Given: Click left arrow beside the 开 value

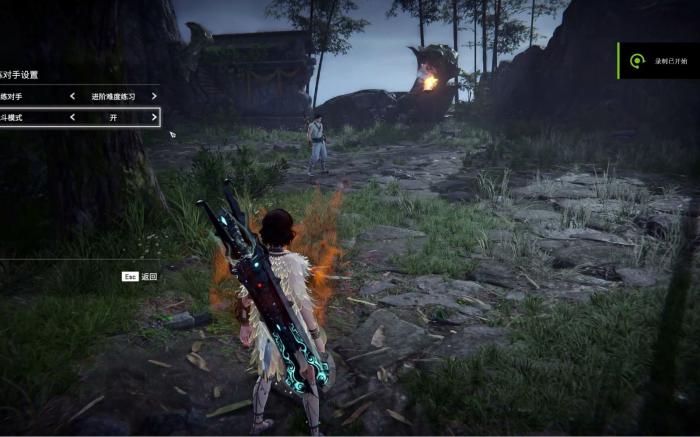Looking at the screenshot, I should click(x=72, y=117).
